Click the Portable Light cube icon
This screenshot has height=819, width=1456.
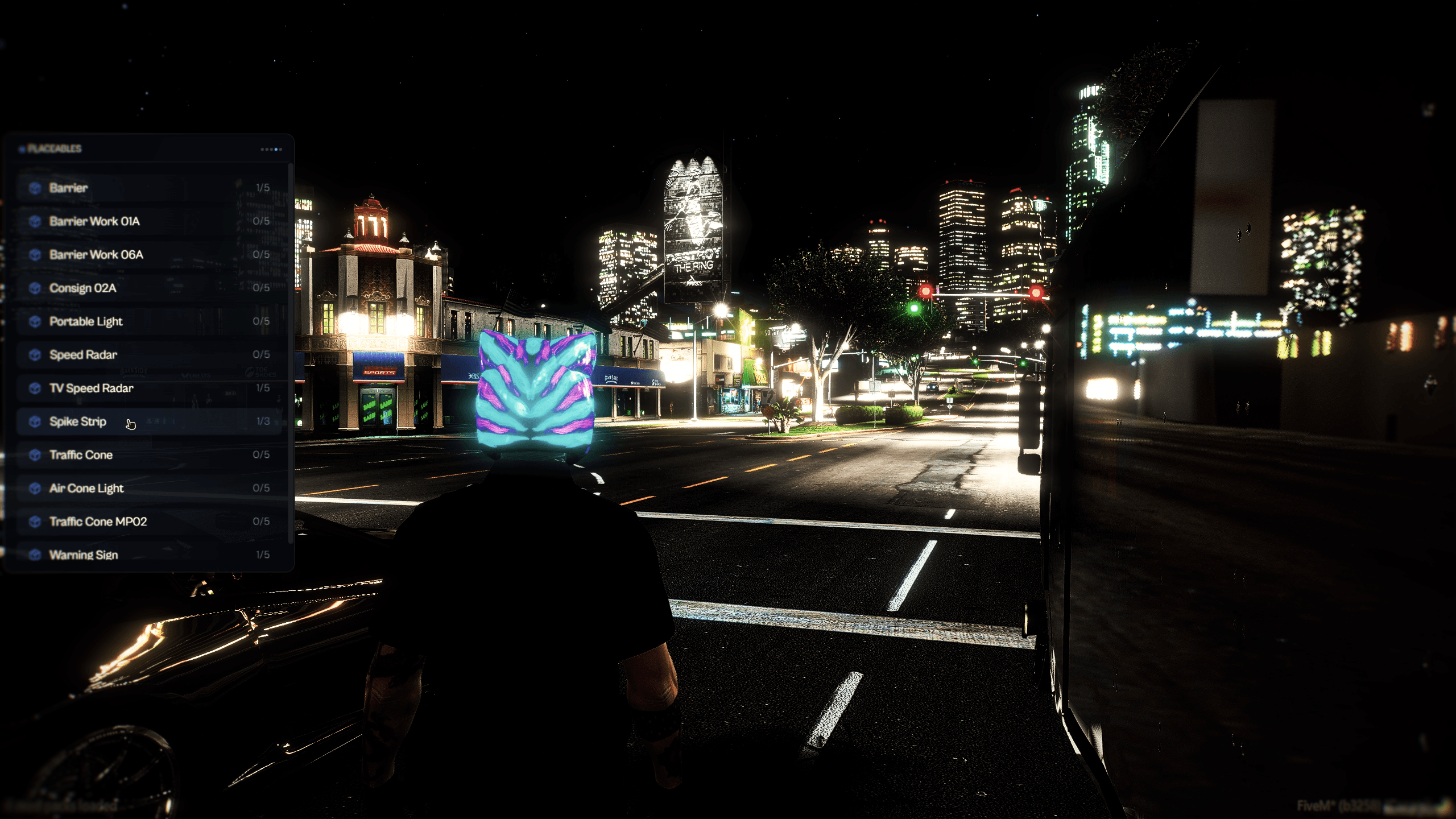[35, 321]
